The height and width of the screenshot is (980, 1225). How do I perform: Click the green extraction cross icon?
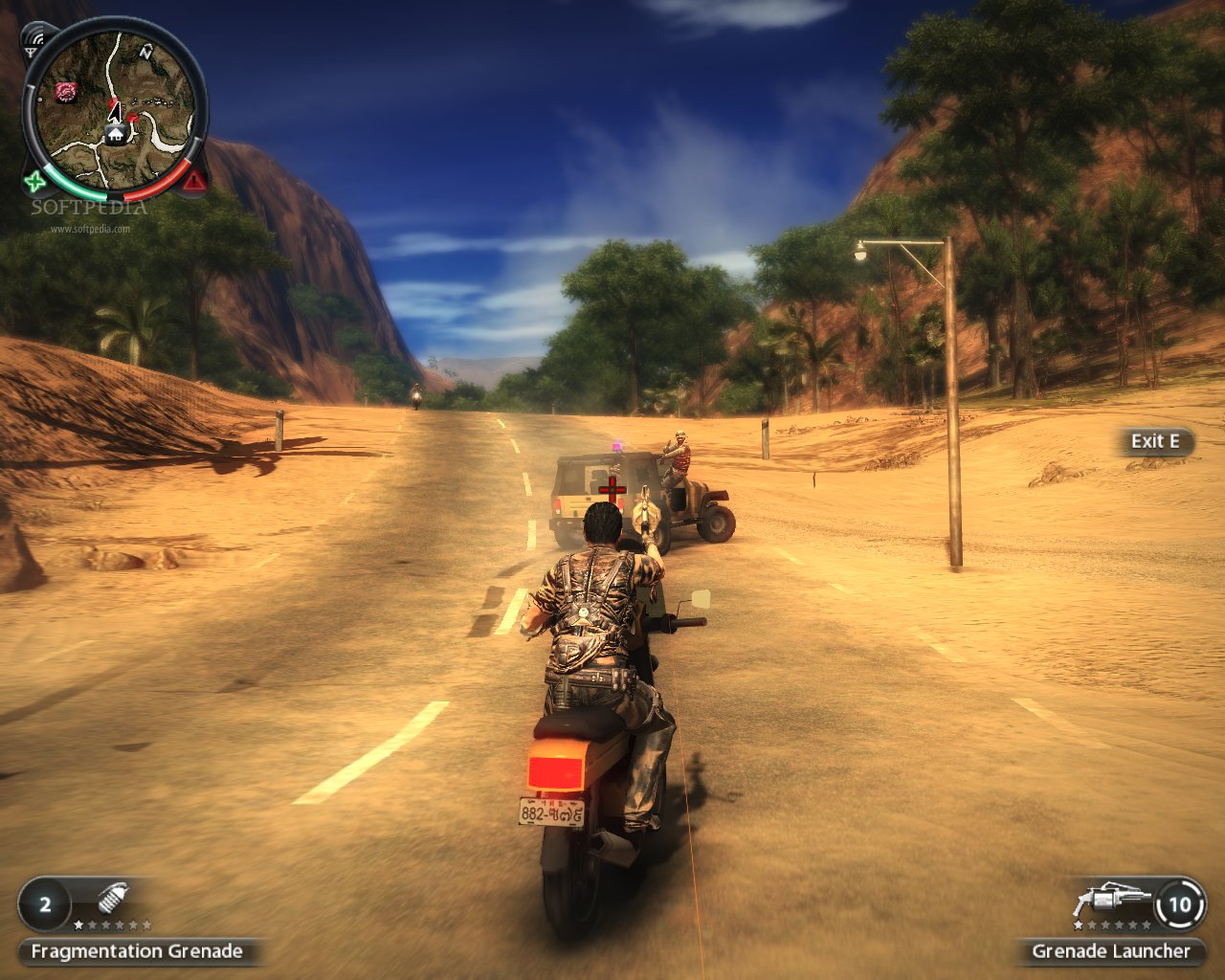point(33,180)
